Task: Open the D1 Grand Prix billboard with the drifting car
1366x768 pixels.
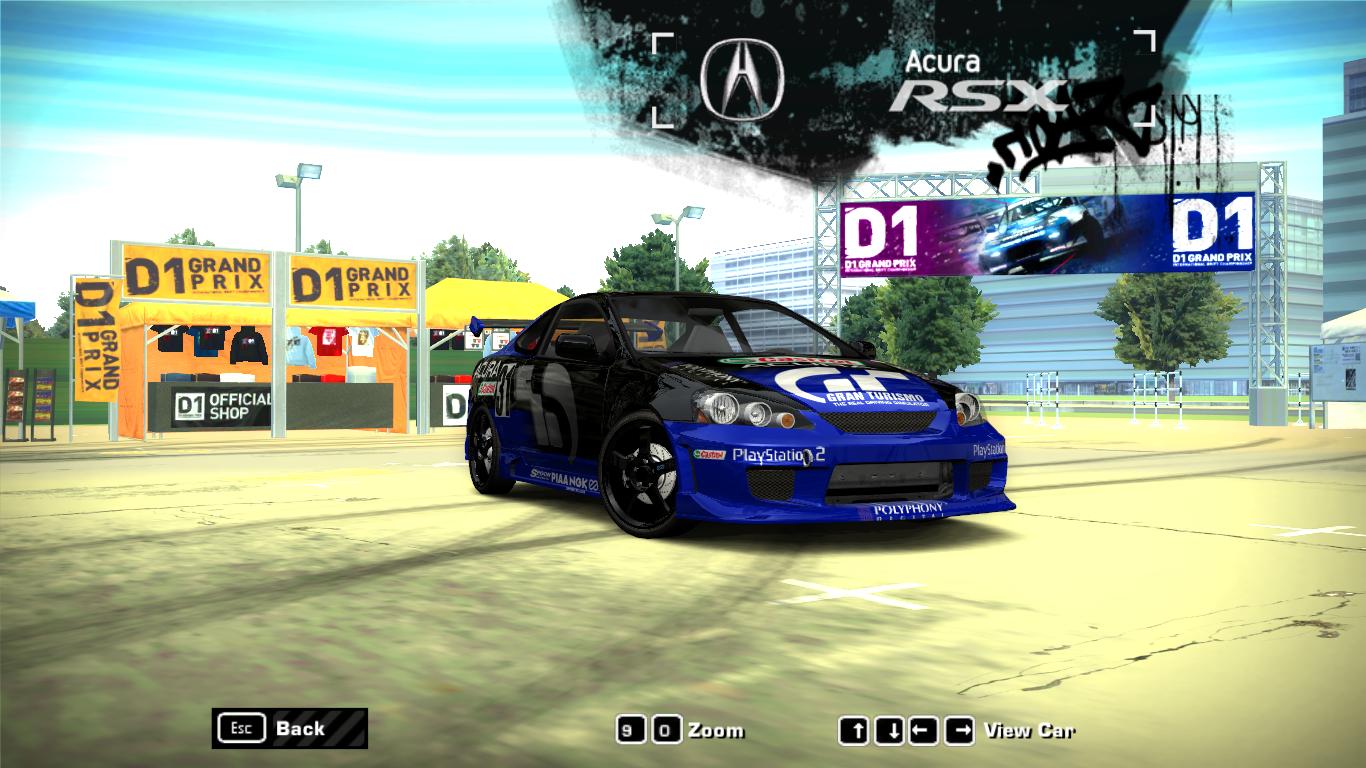Action: (1030, 232)
